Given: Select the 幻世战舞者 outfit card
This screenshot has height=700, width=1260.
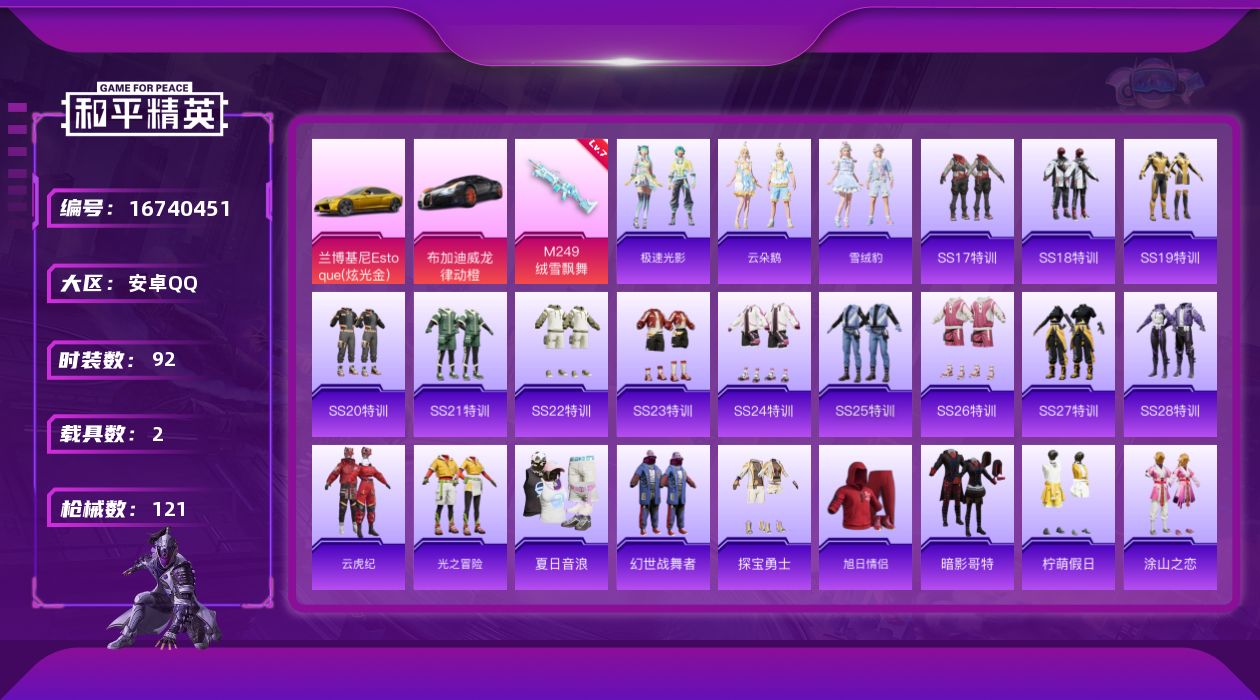Looking at the screenshot, I should [663, 517].
